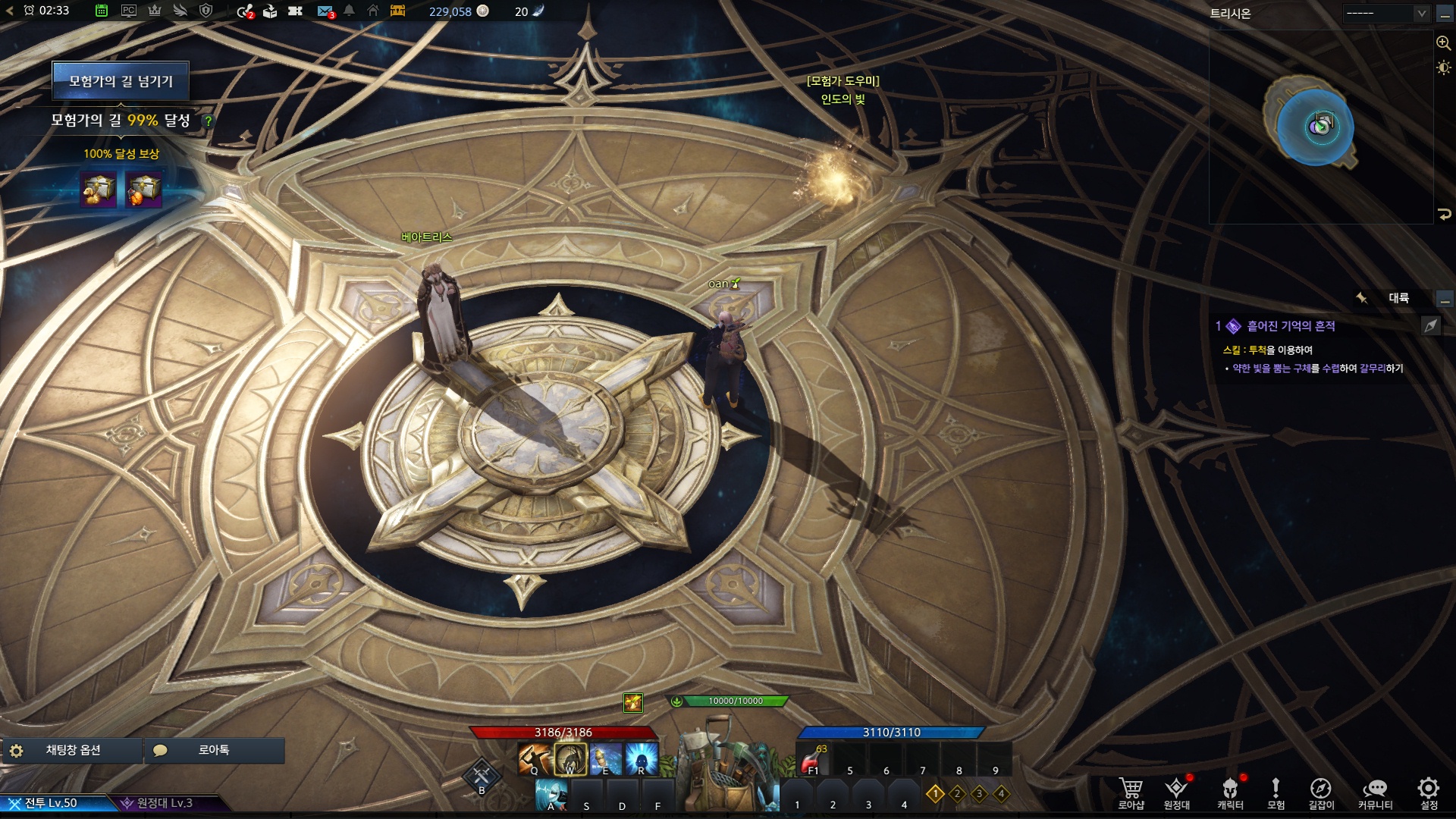Open the 길잡이 guide compass menu
This screenshot has width=1456, height=819.
pyautogui.click(x=1321, y=792)
